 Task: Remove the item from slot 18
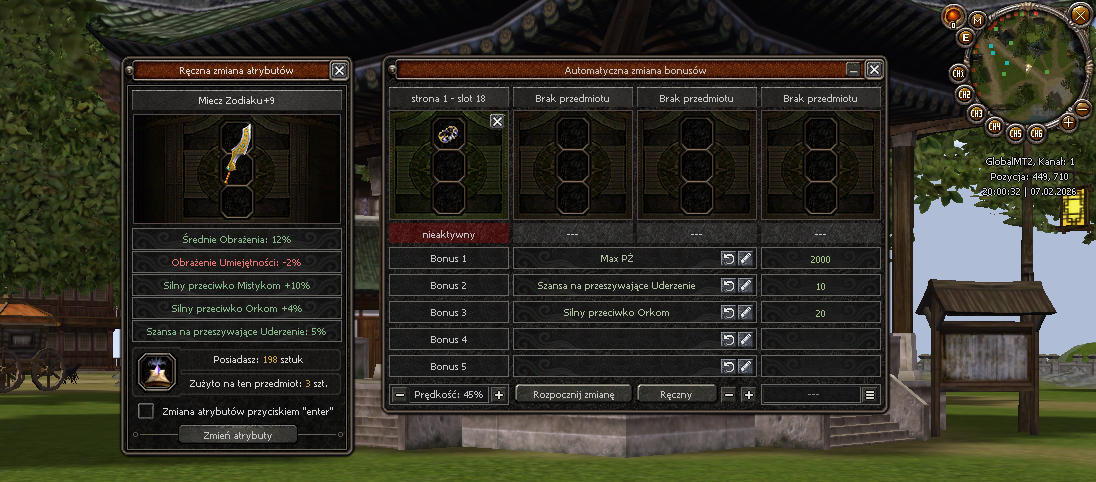[x=497, y=121]
